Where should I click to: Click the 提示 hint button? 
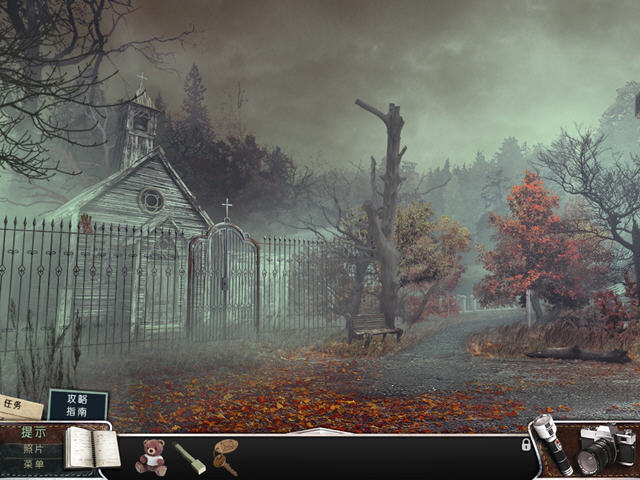pyautogui.click(x=33, y=433)
